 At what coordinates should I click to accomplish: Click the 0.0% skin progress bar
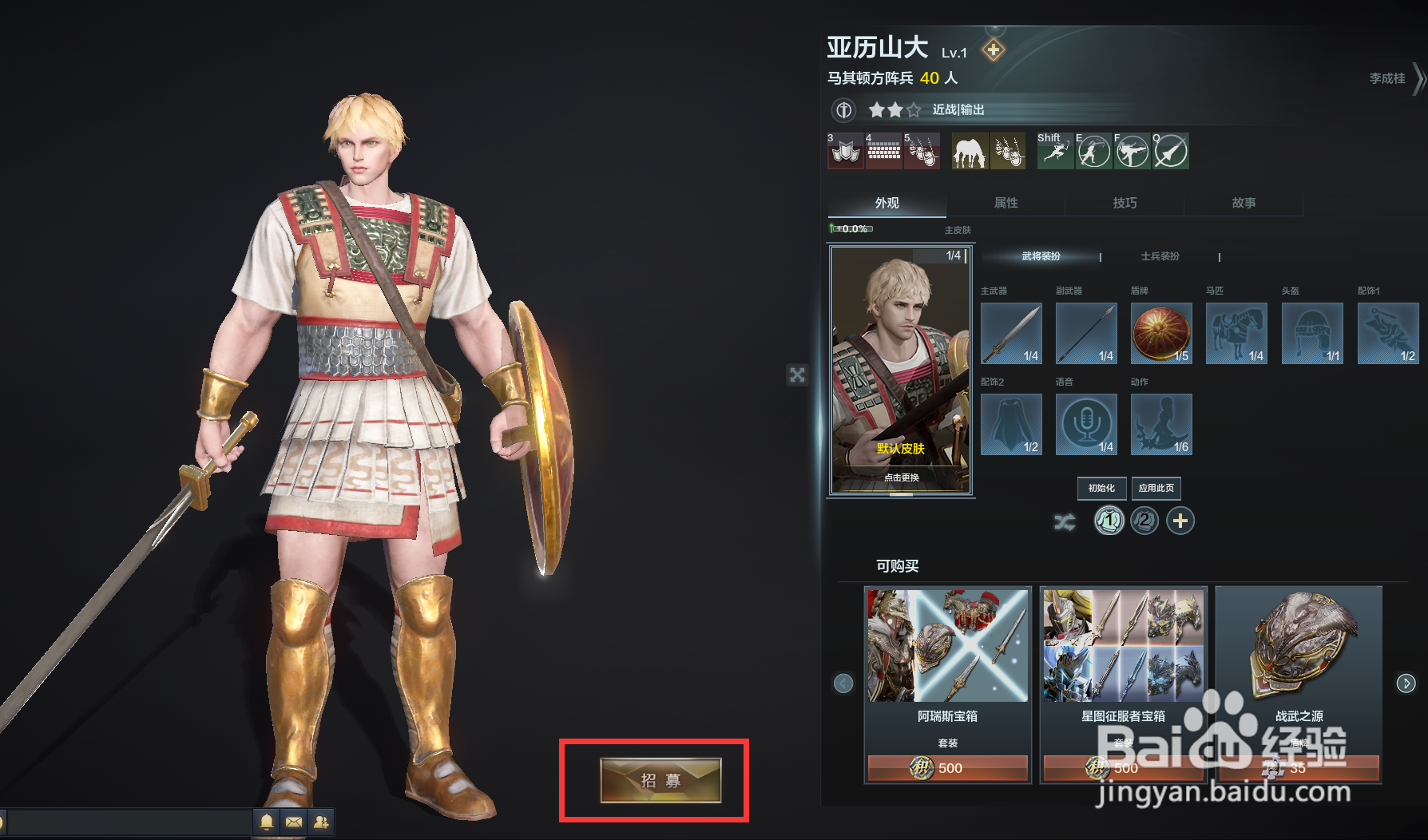[853, 228]
